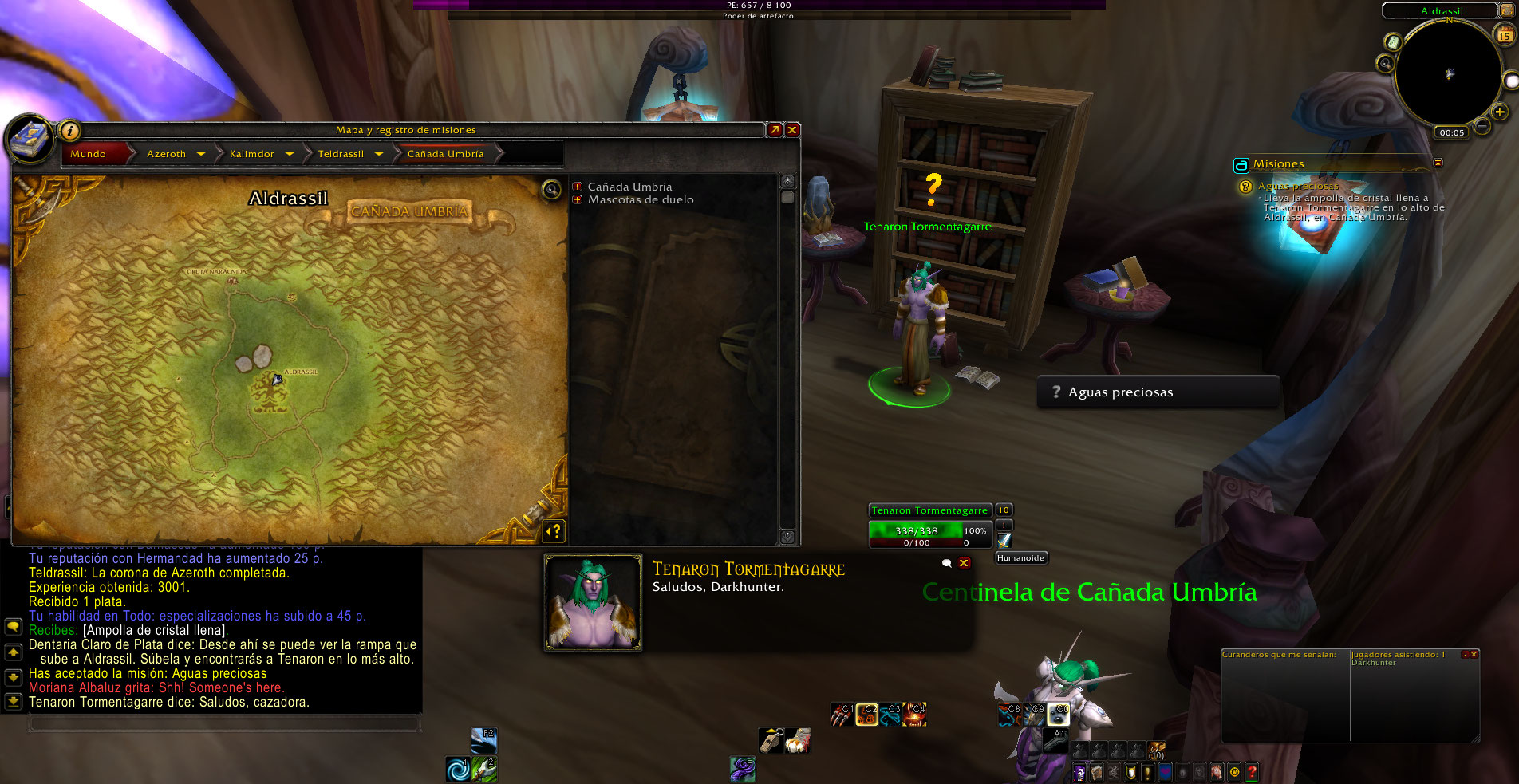1519x784 pixels.
Task: Collapse the Misiones objectives tracker
Action: point(1438,163)
